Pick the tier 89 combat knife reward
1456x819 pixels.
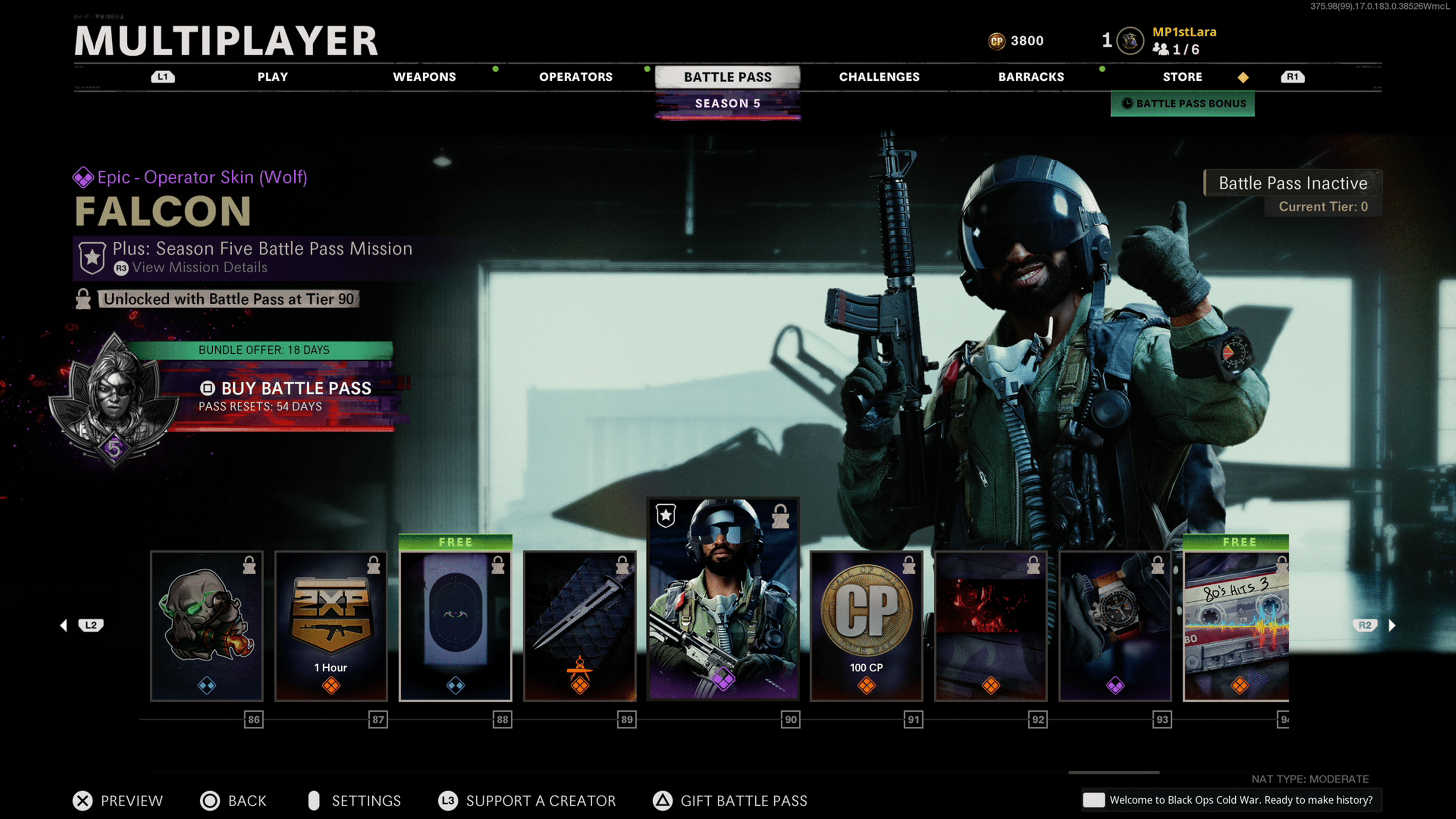tap(580, 626)
